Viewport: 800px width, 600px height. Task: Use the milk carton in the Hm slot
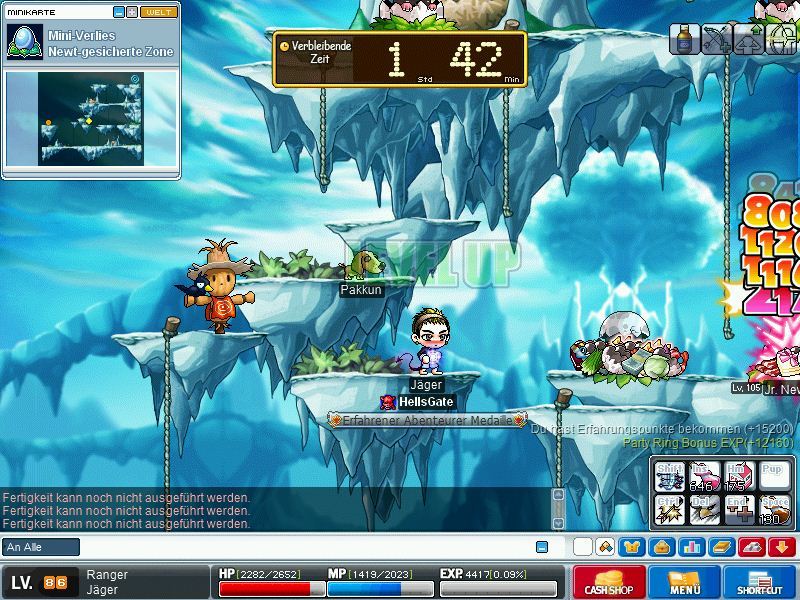coord(739,477)
